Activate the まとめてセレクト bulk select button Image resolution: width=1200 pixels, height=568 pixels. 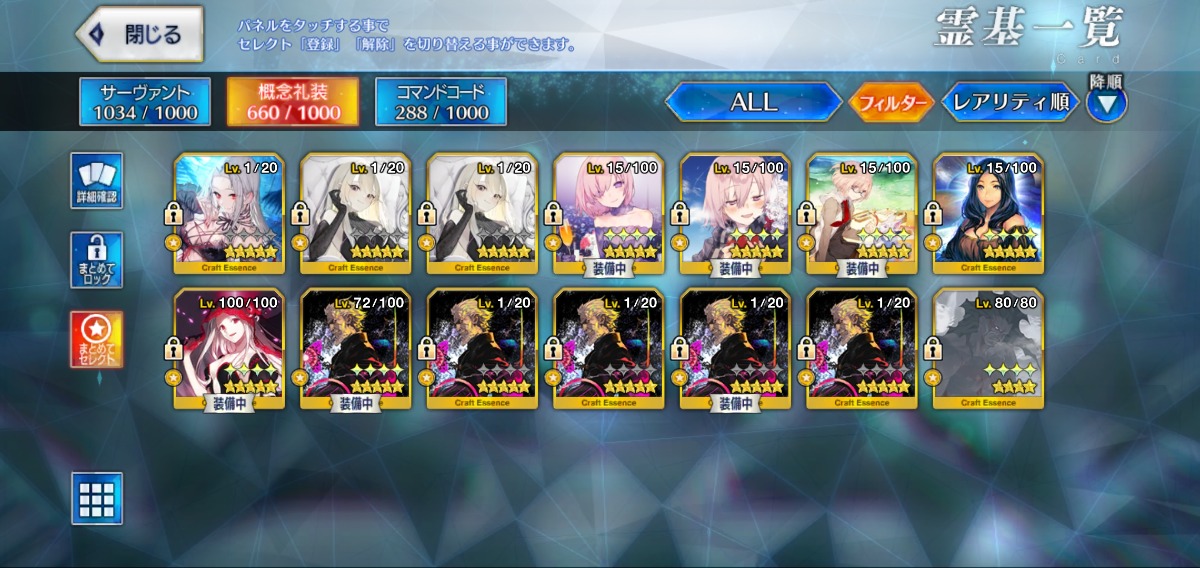[97, 339]
